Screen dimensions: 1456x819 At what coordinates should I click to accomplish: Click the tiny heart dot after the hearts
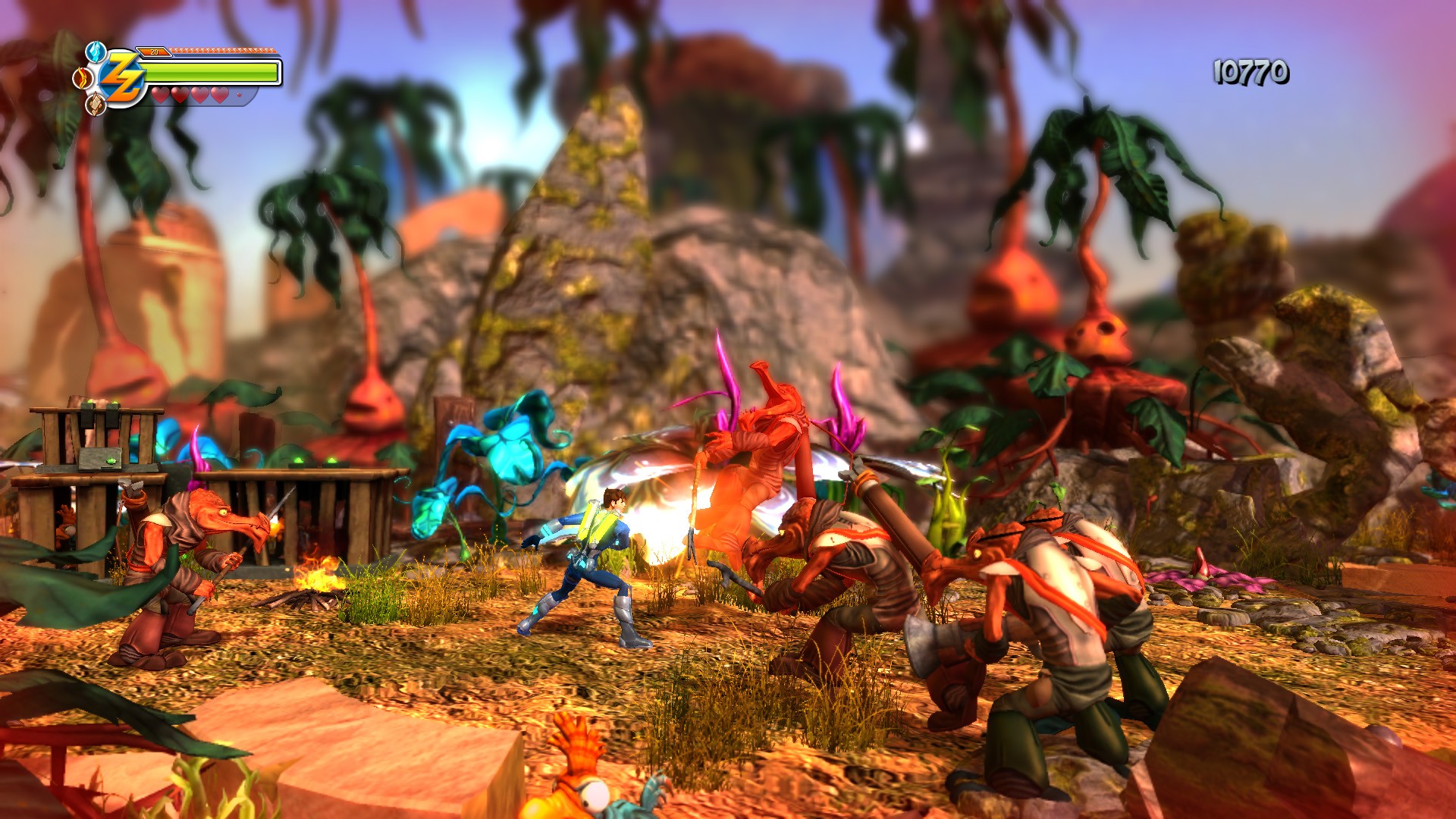coord(239,94)
